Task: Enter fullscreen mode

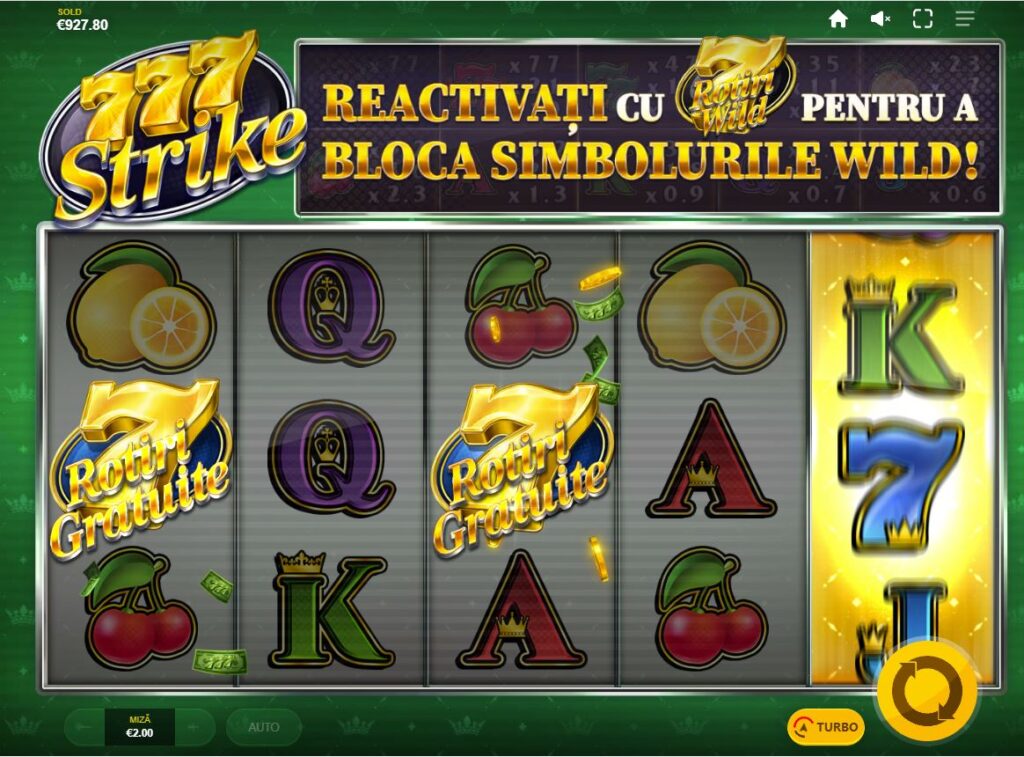Action: [x=922, y=19]
